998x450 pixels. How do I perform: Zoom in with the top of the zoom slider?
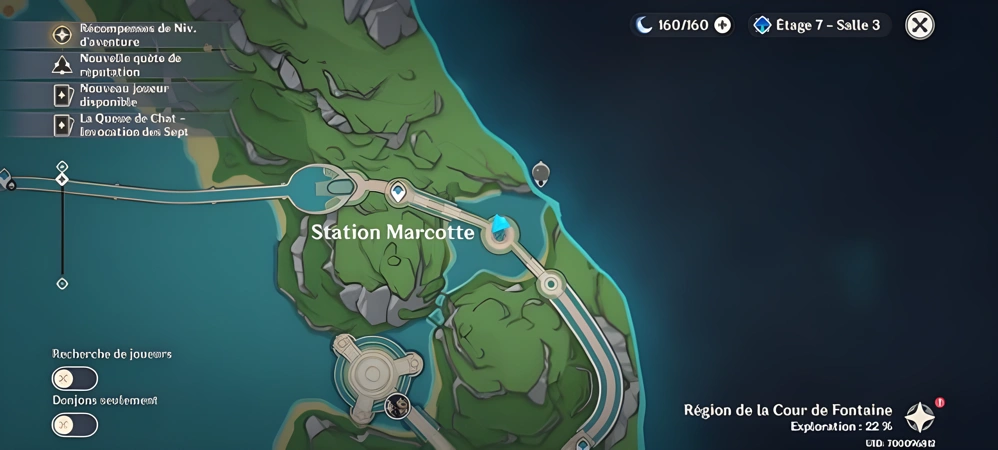click(62, 167)
